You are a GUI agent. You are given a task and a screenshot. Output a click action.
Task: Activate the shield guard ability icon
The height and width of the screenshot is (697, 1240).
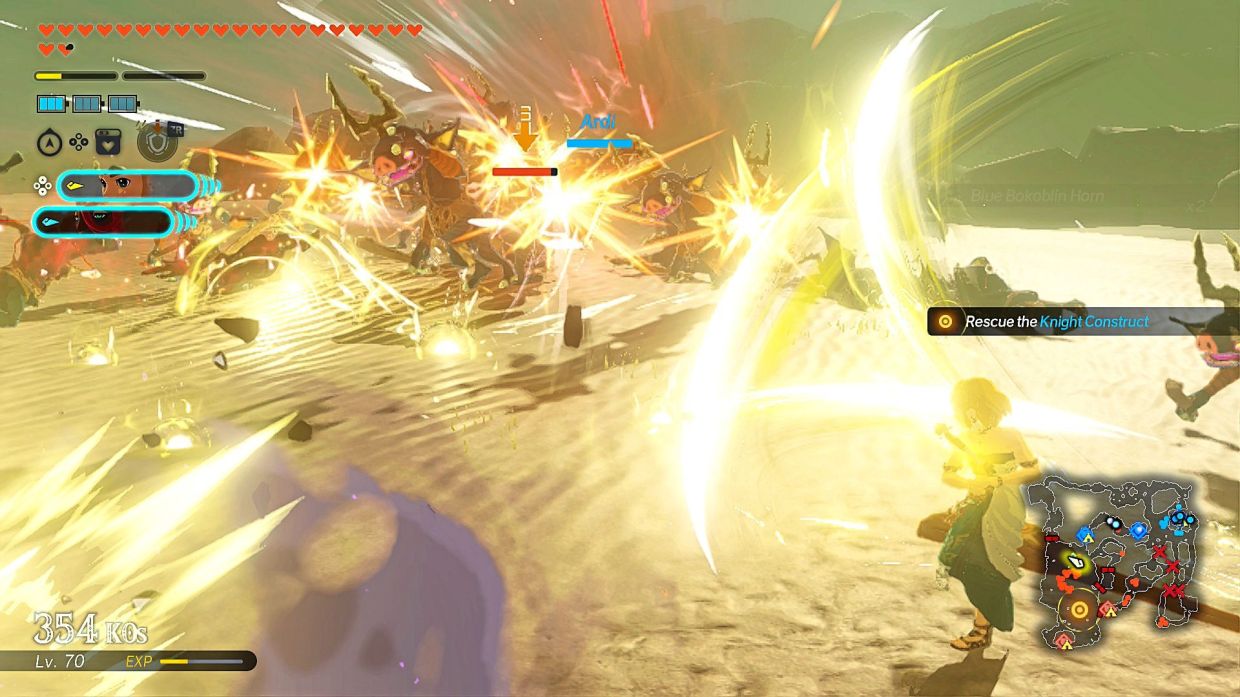pyautogui.click(x=157, y=142)
